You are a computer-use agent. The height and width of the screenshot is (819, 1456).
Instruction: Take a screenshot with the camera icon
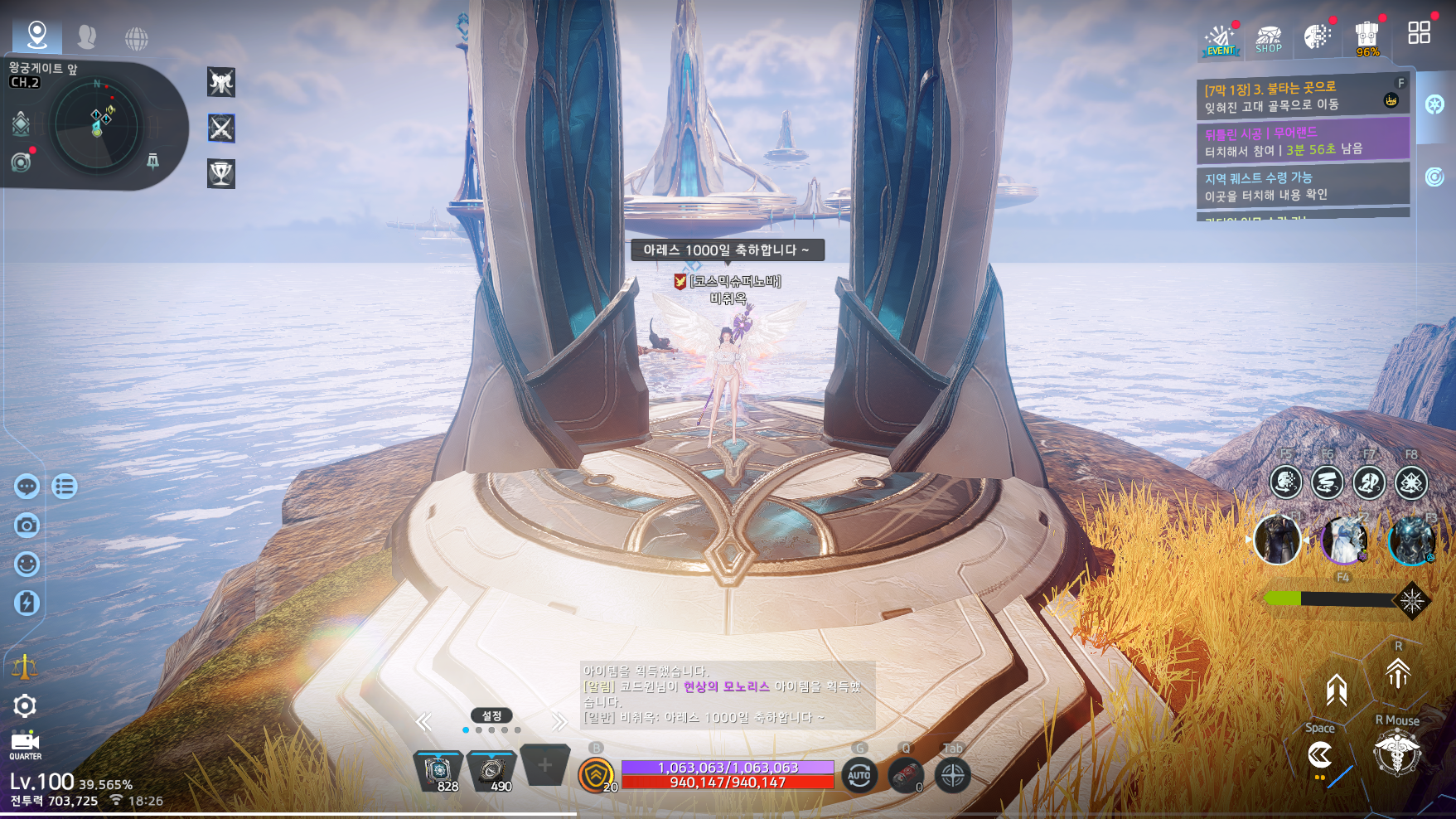point(27,526)
